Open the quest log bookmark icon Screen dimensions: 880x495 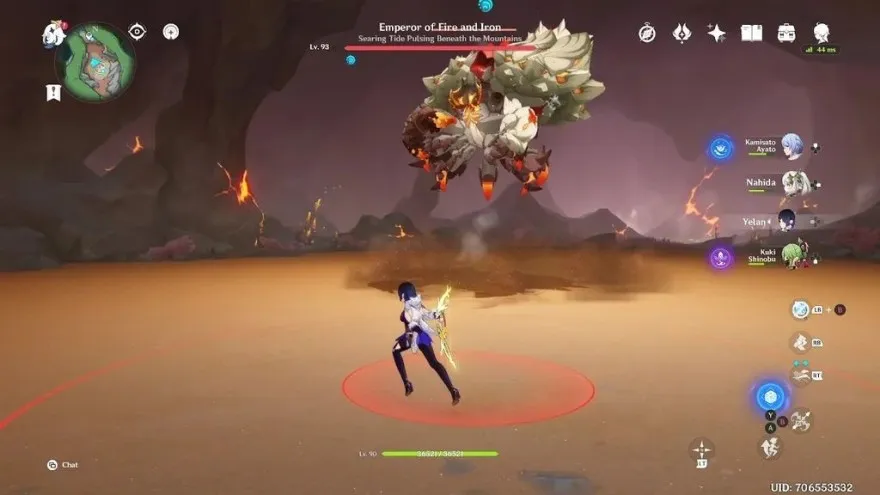[x=53, y=92]
